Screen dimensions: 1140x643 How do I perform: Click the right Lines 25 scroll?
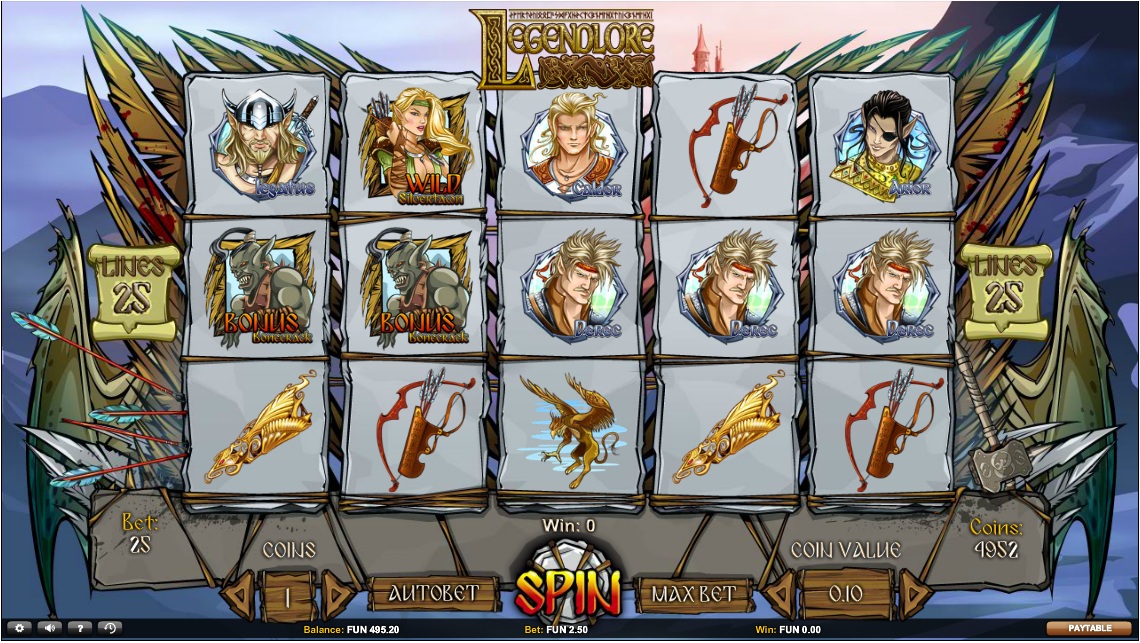point(1005,290)
